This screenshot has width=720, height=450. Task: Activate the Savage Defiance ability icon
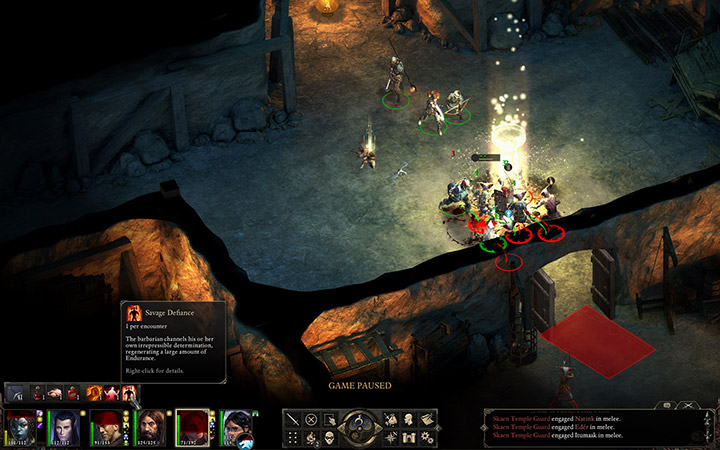click(x=129, y=392)
